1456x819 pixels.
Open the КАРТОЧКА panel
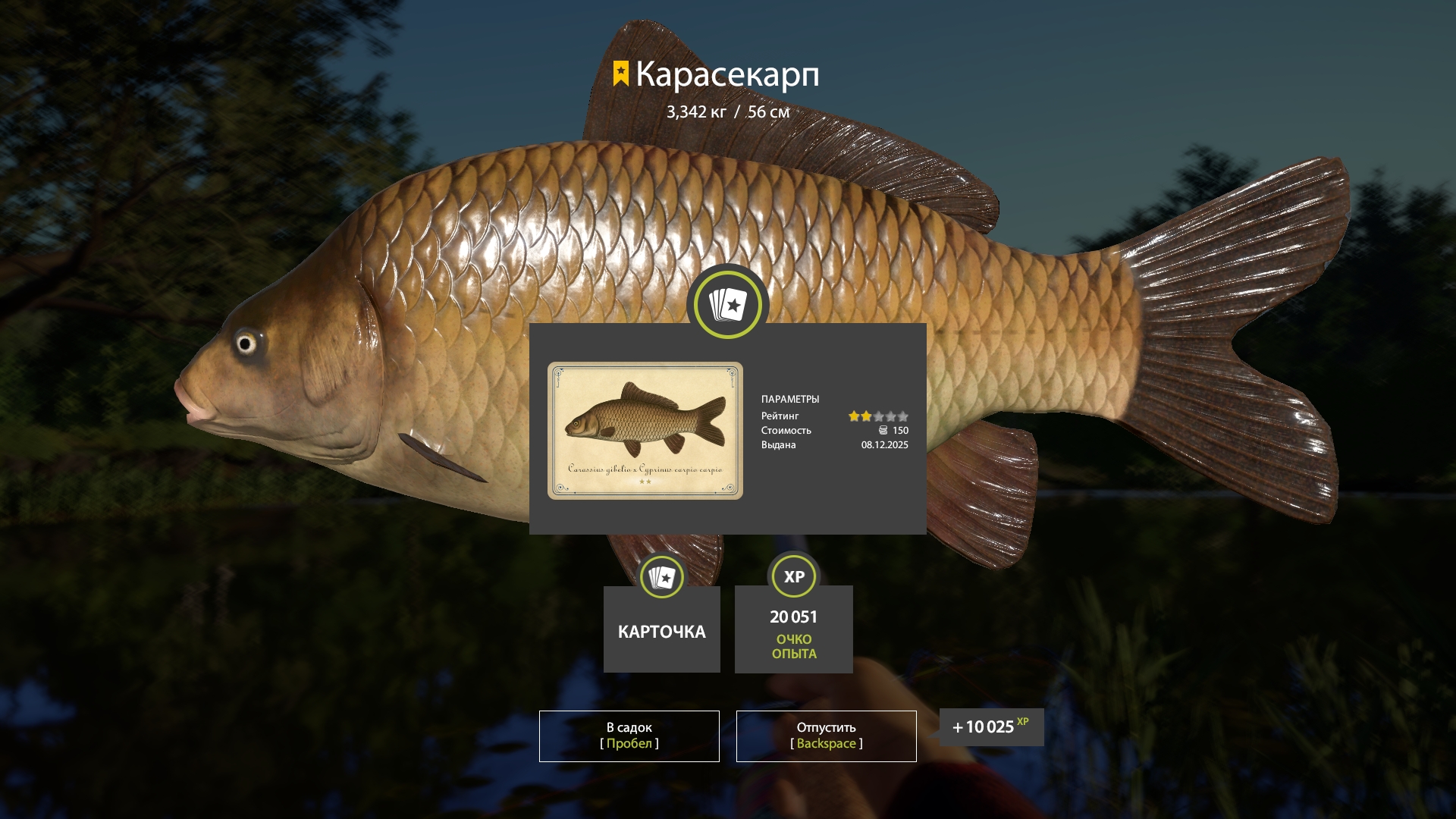[x=661, y=630]
